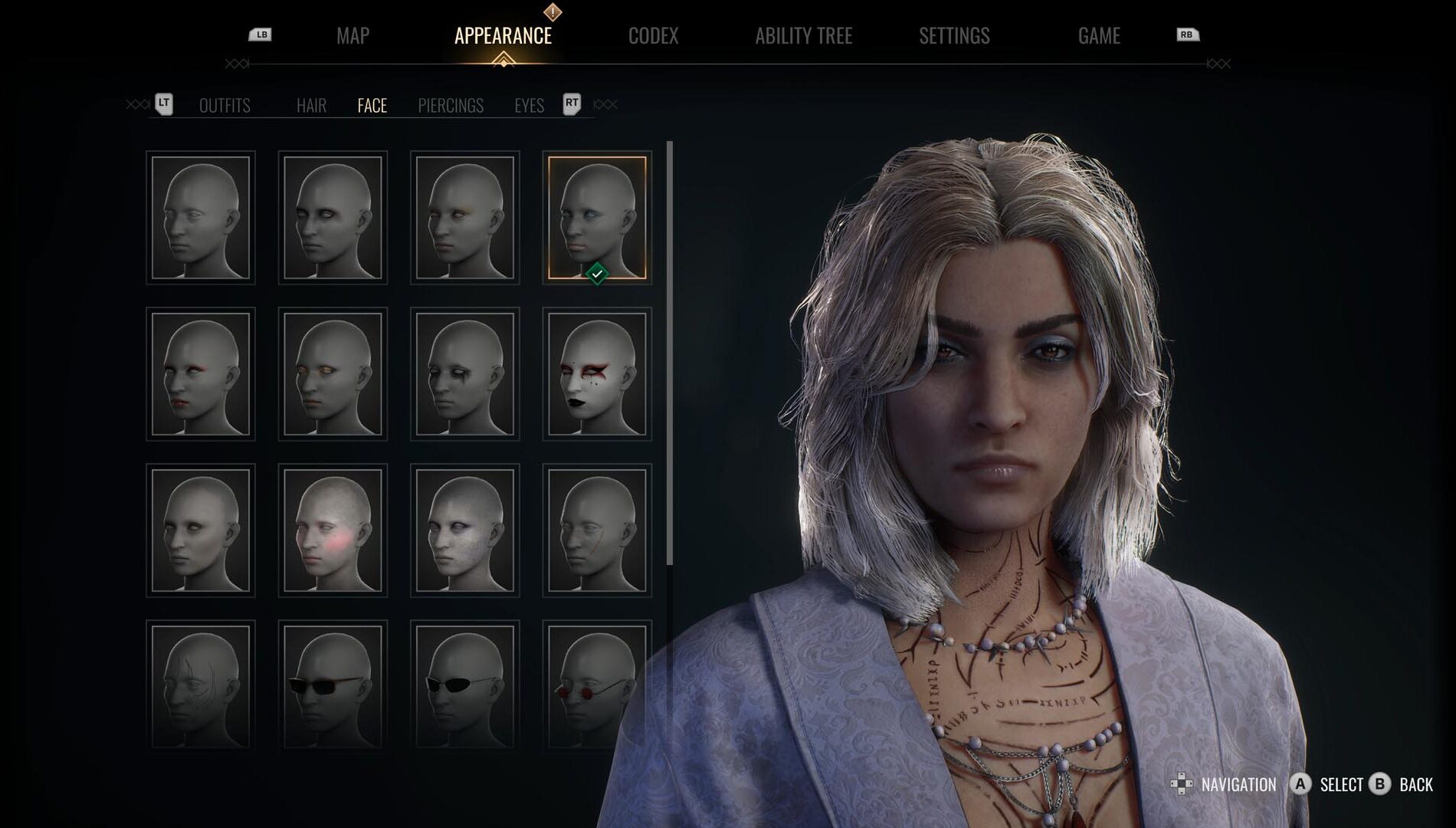Pick the face with red lips and eyeshadow
Image resolution: width=1456 pixels, height=828 pixels.
pos(201,374)
